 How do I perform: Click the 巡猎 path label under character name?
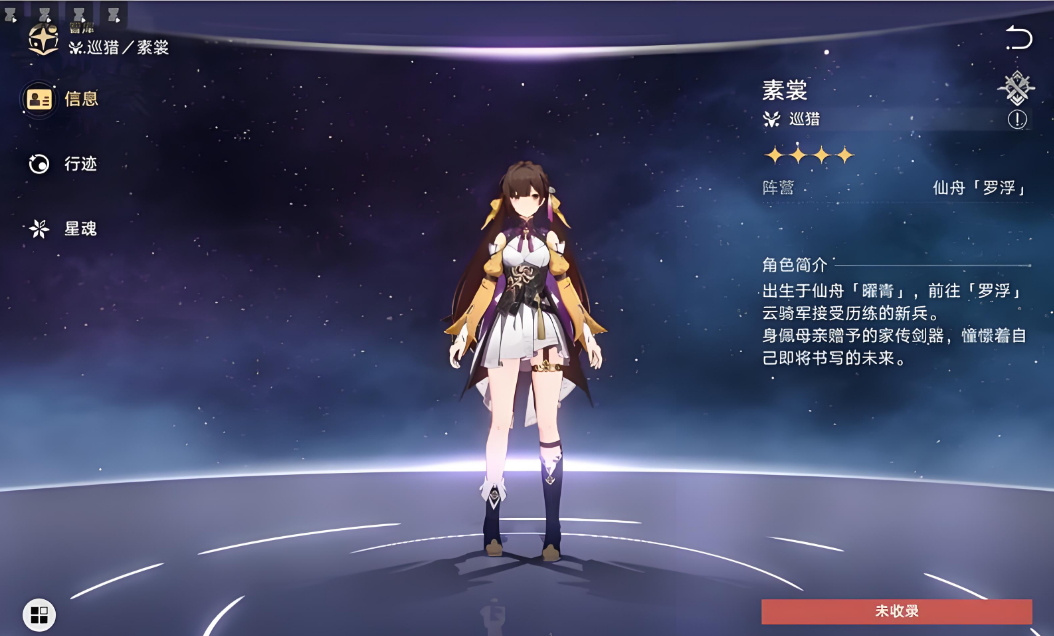tap(803, 119)
